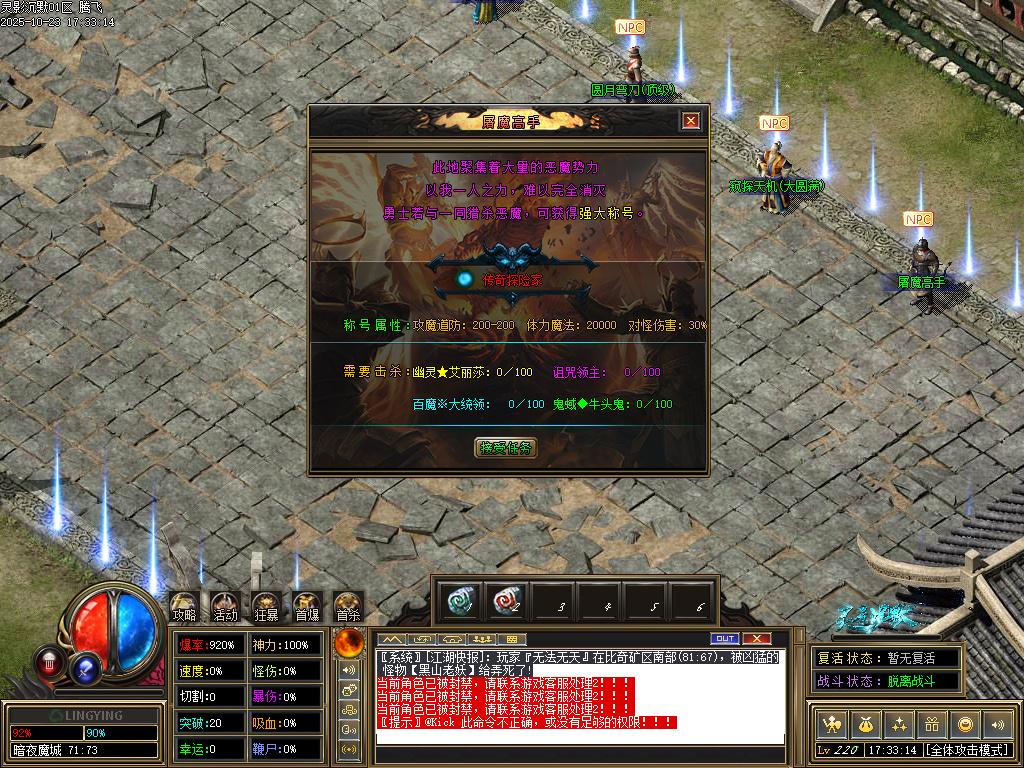The height and width of the screenshot is (768, 1024).
Task: Use the red scroll in hotbar slot 2
Action: (x=507, y=601)
